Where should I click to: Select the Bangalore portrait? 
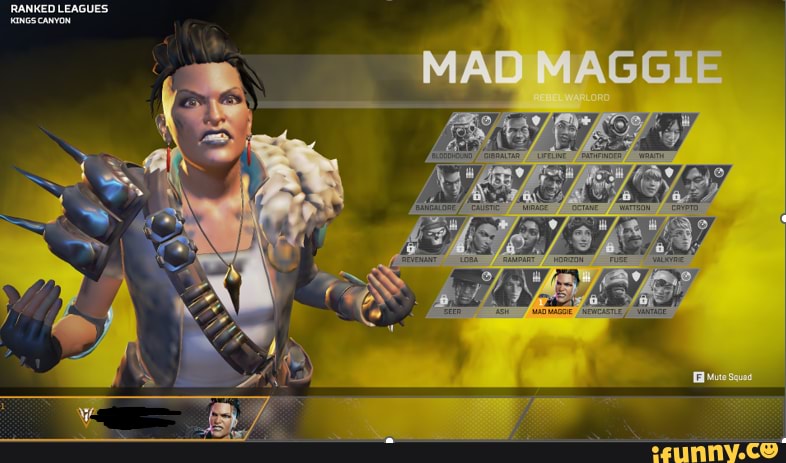click(450, 187)
